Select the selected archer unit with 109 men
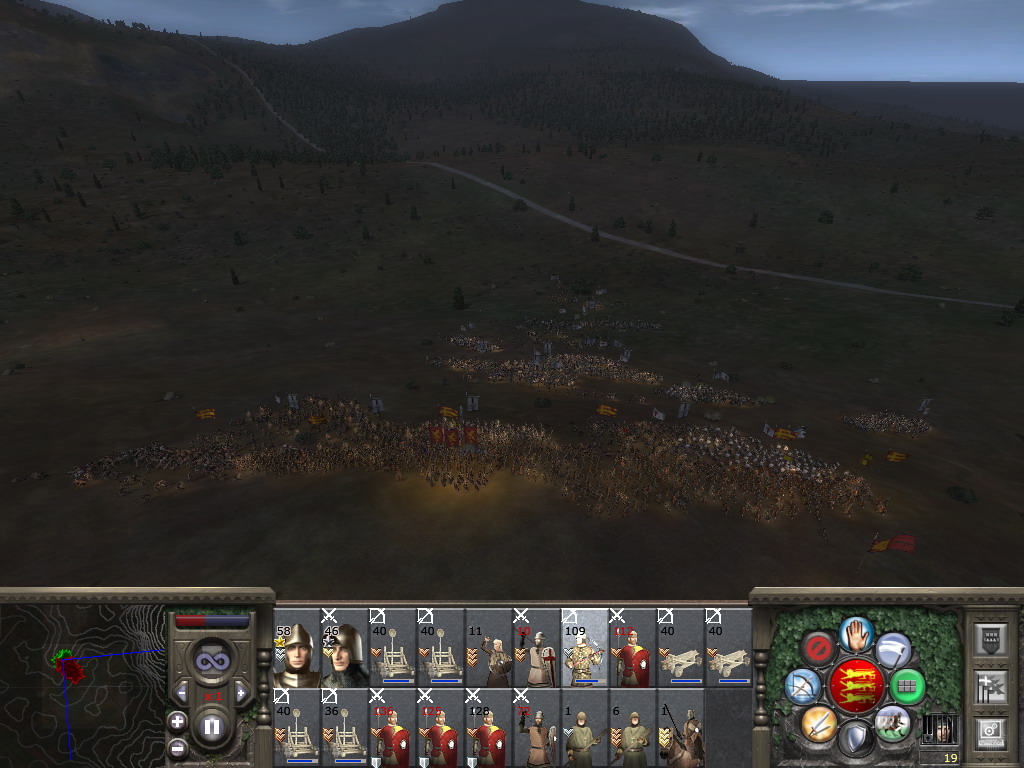Viewport: 1024px width, 768px height. click(x=584, y=648)
